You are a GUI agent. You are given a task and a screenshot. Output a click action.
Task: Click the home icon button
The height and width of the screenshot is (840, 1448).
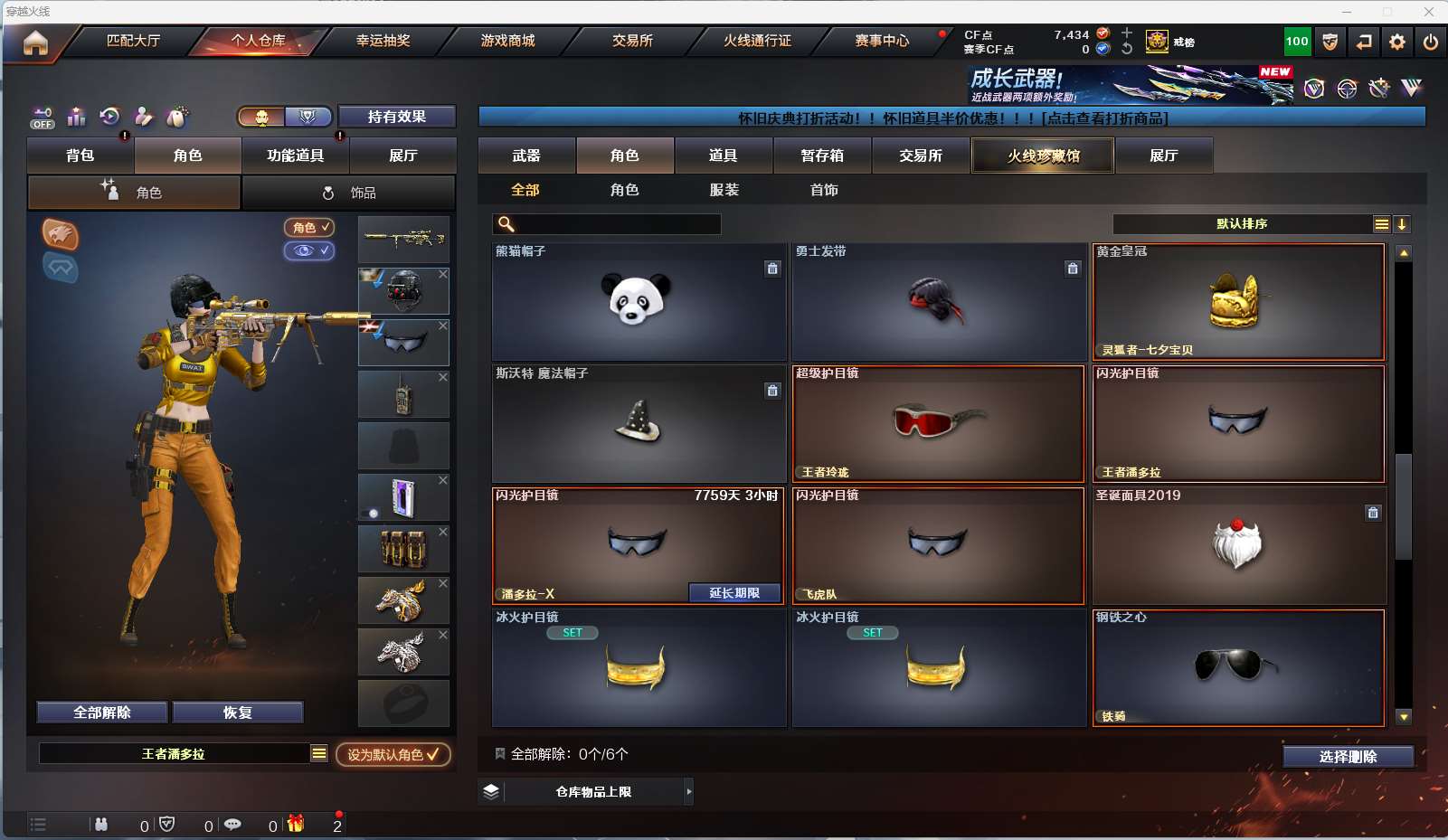tap(35, 42)
